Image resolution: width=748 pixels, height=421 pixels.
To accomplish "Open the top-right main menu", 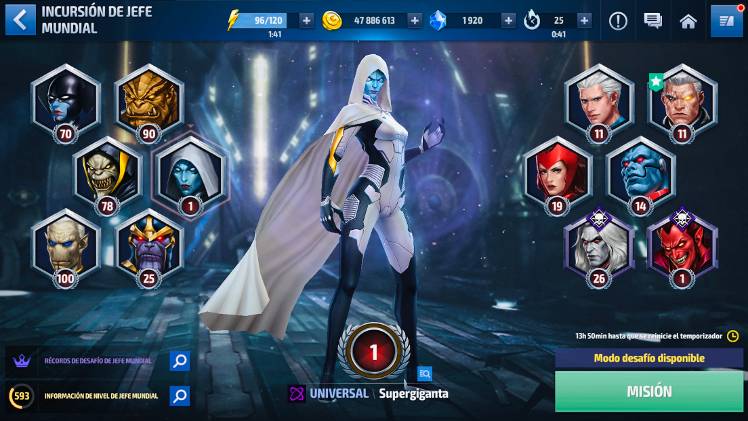I will 724,20.
